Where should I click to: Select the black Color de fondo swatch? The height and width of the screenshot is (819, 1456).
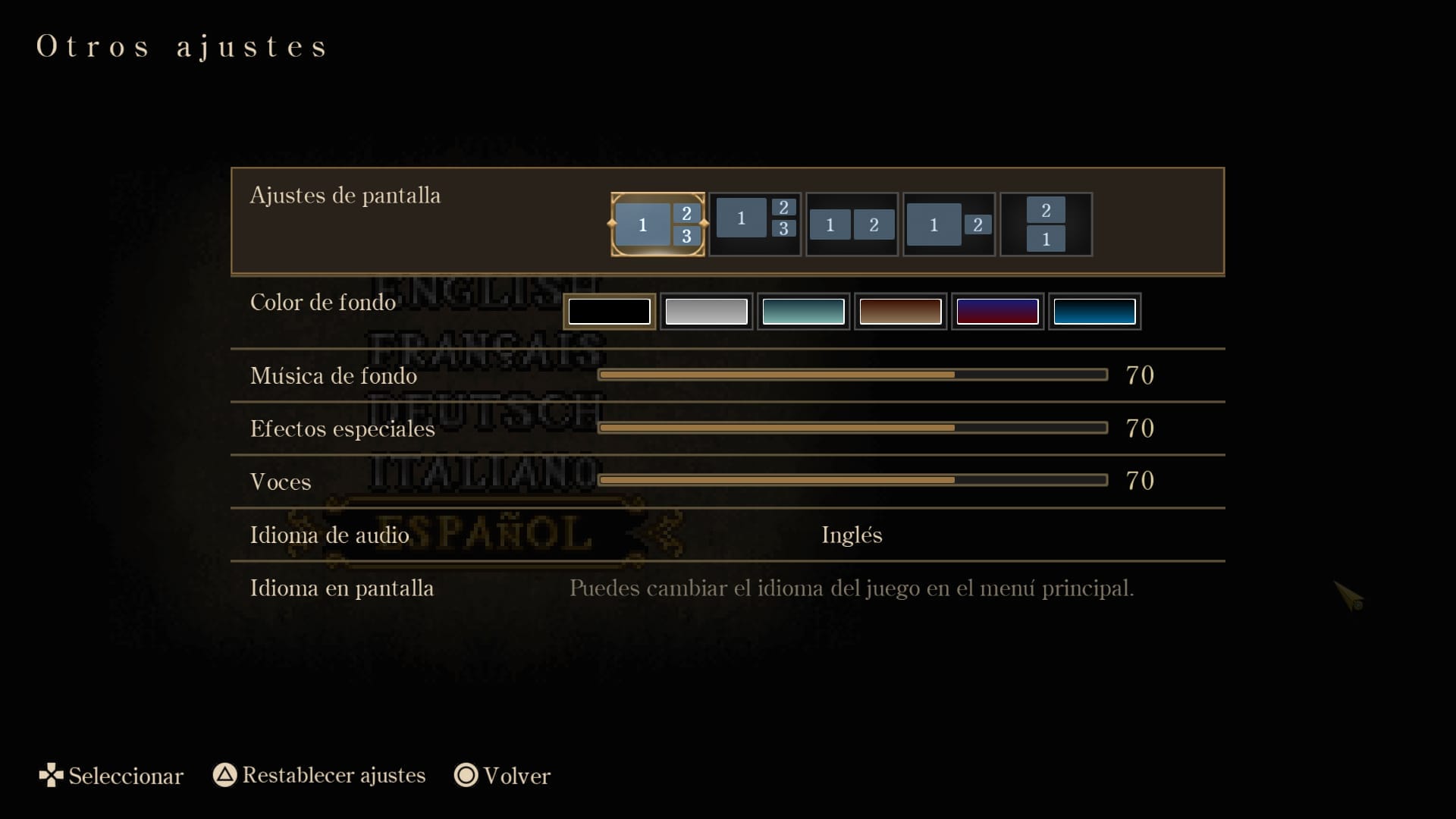[x=609, y=311]
